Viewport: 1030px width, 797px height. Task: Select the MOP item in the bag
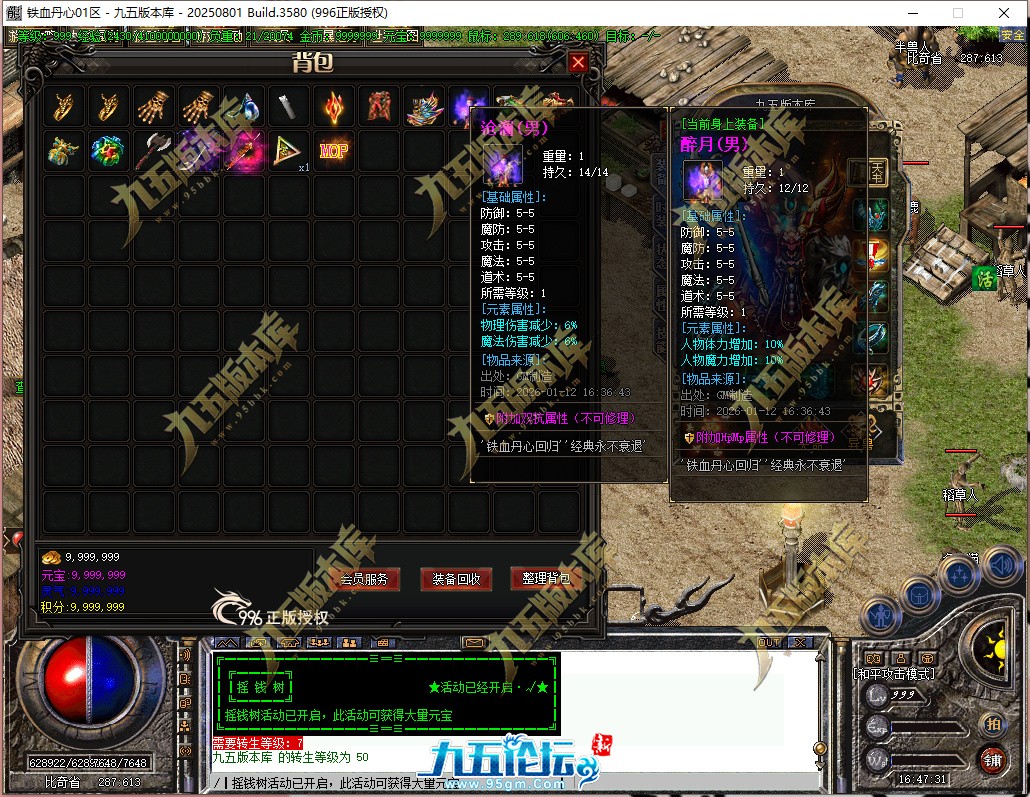(x=334, y=150)
